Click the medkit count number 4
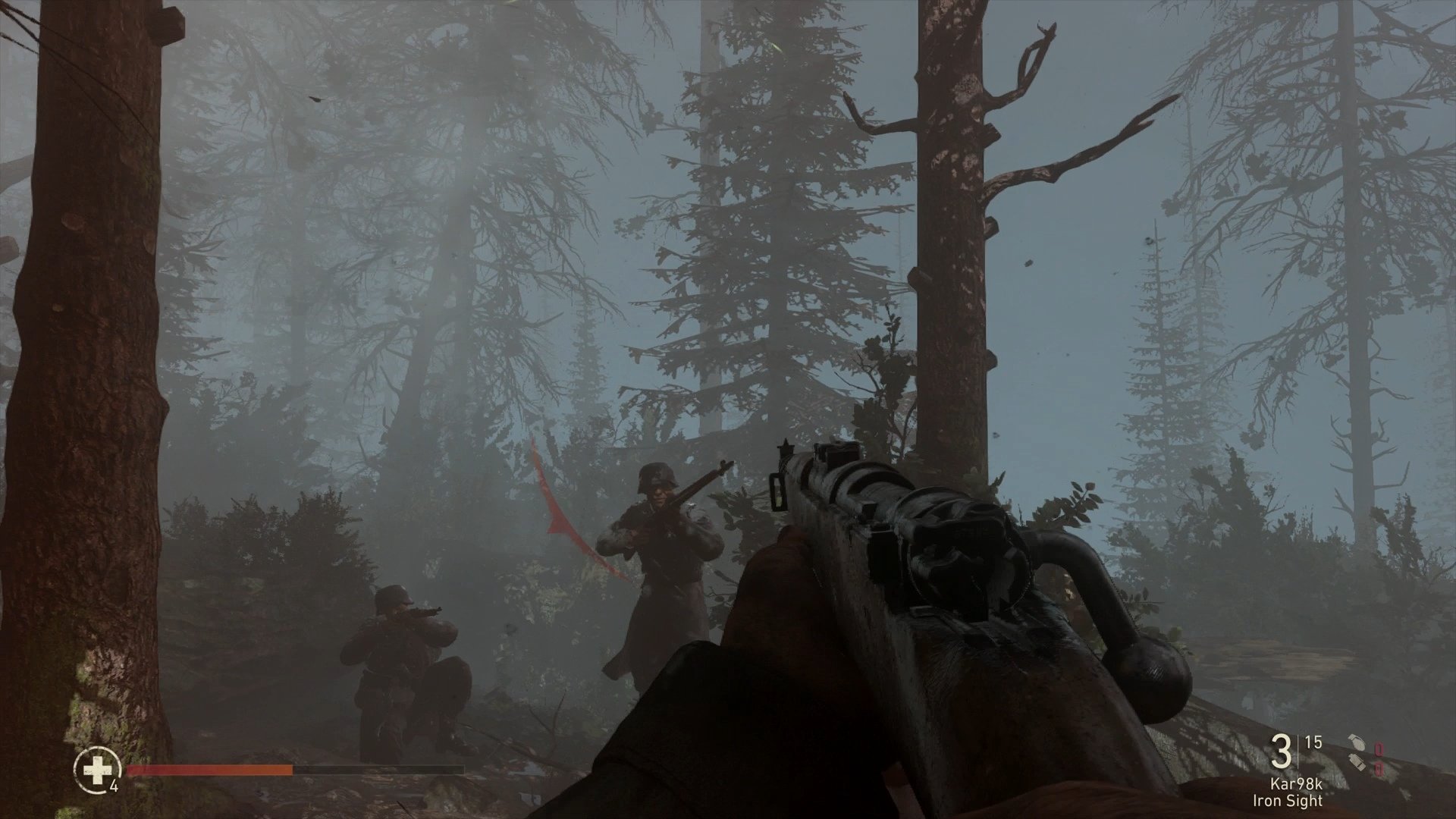Viewport: 1456px width, 819px height. [114, 786]
